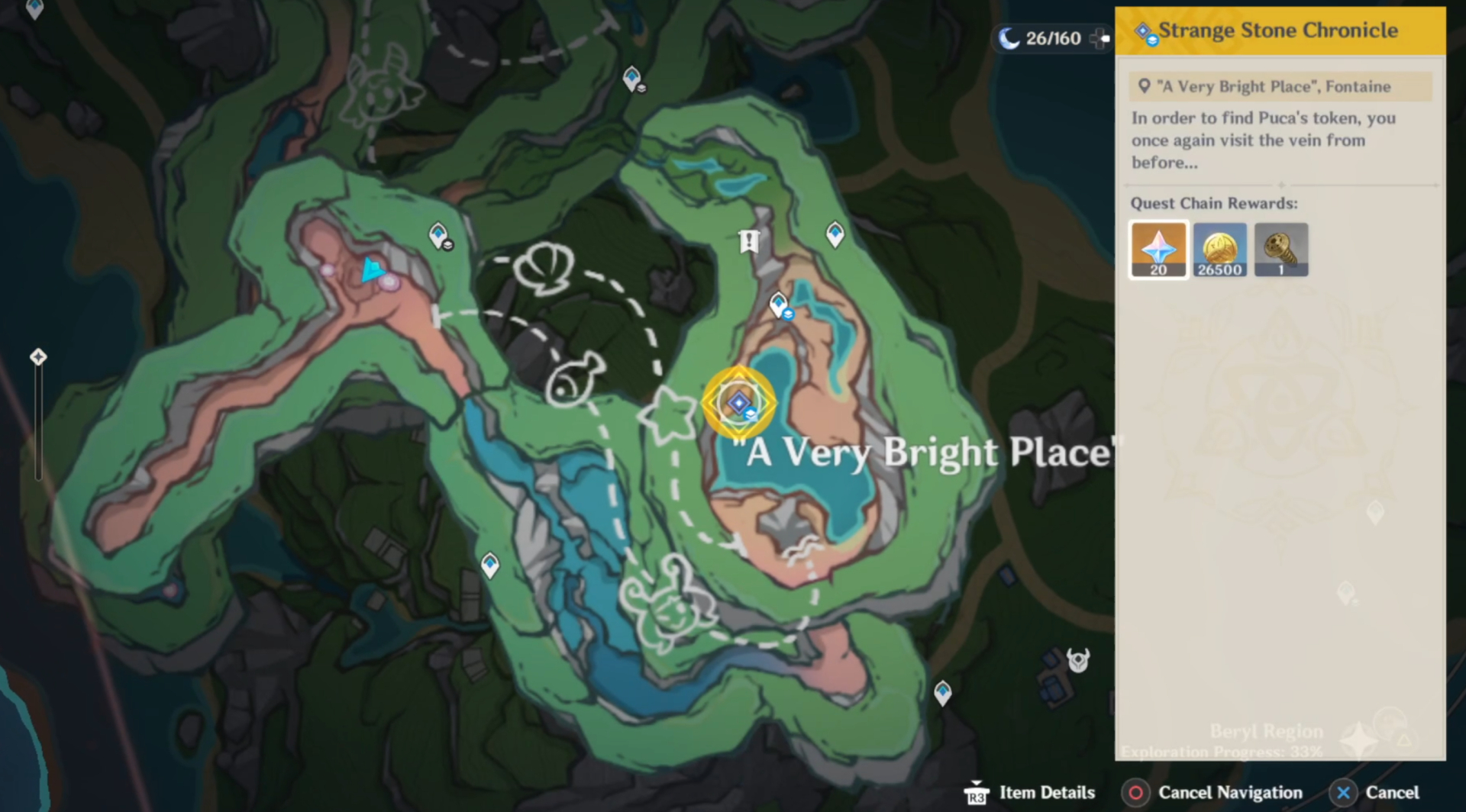Close the quest panel with Cancel
Screen dimensions: 1466x812
click(x=1377, y=793)
